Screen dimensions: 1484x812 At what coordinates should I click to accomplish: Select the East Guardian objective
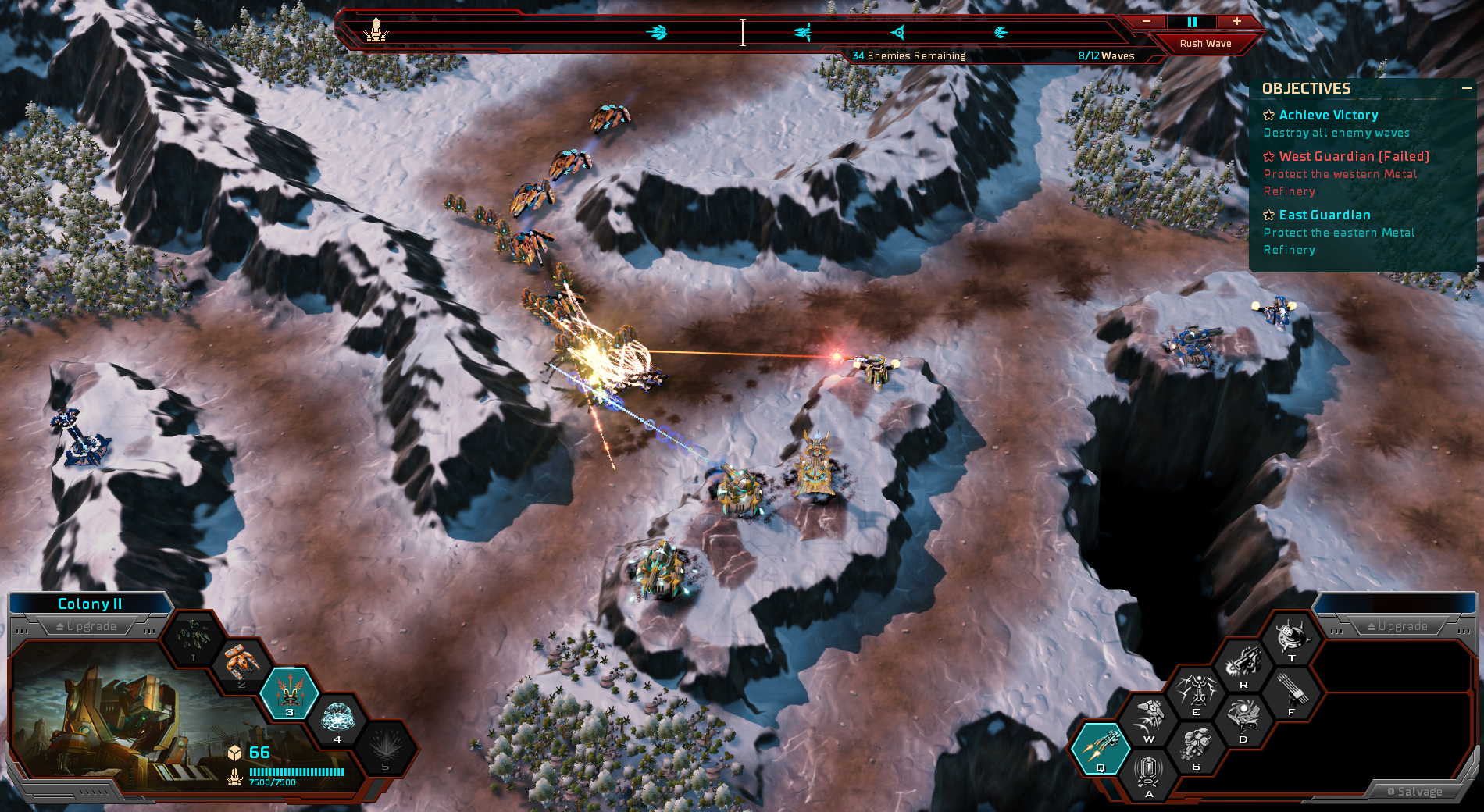1324,215
